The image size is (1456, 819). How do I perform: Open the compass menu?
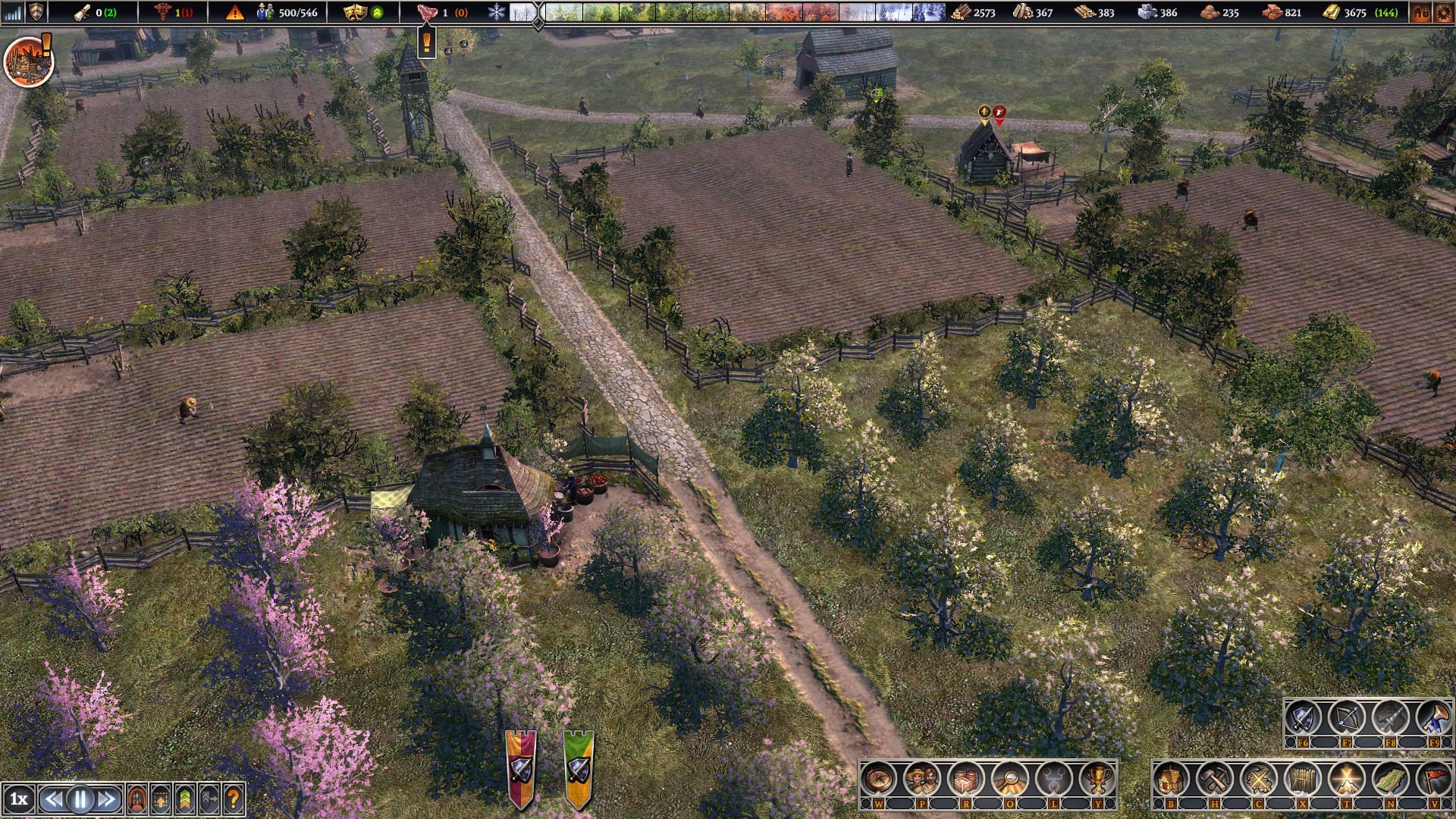click(879, 778)
